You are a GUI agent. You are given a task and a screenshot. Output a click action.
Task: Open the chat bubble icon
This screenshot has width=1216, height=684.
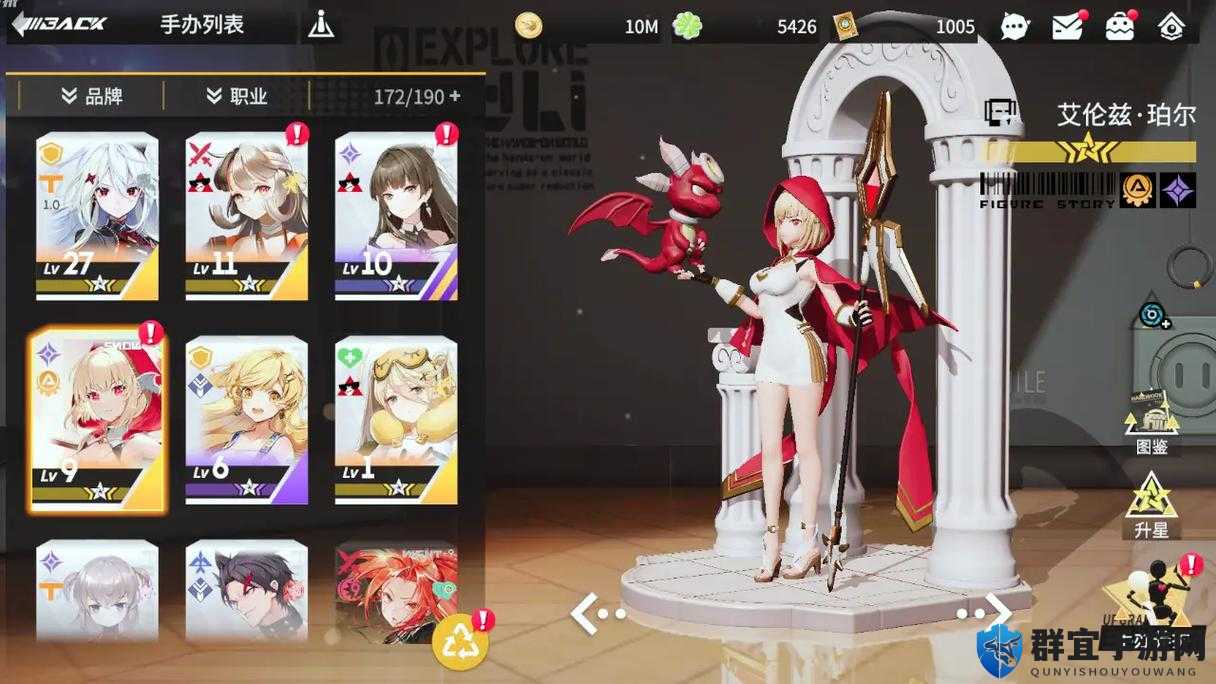(1014, 26)
